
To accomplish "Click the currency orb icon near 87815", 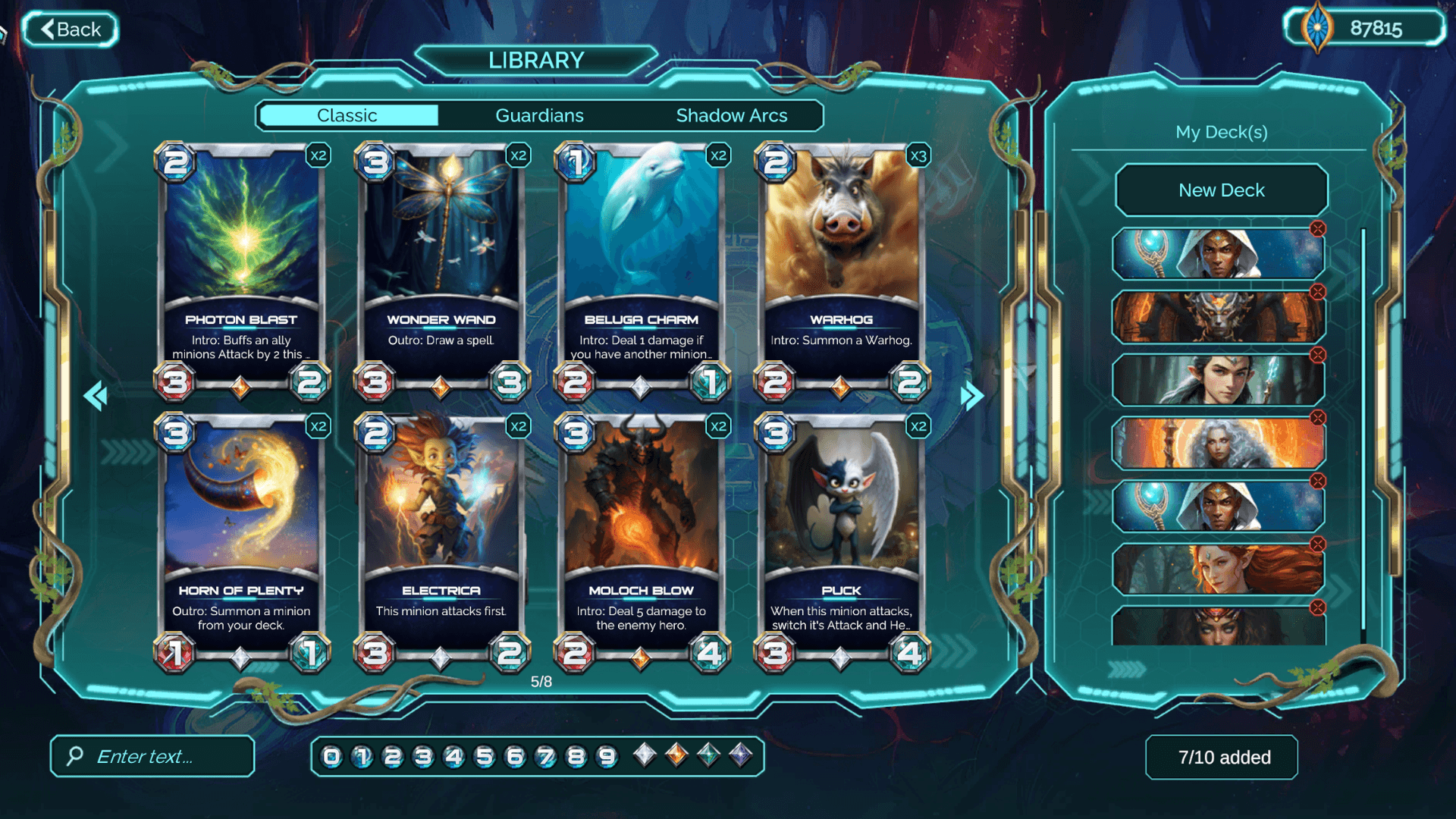I will pyautogui.click(x=1317, y=27).
